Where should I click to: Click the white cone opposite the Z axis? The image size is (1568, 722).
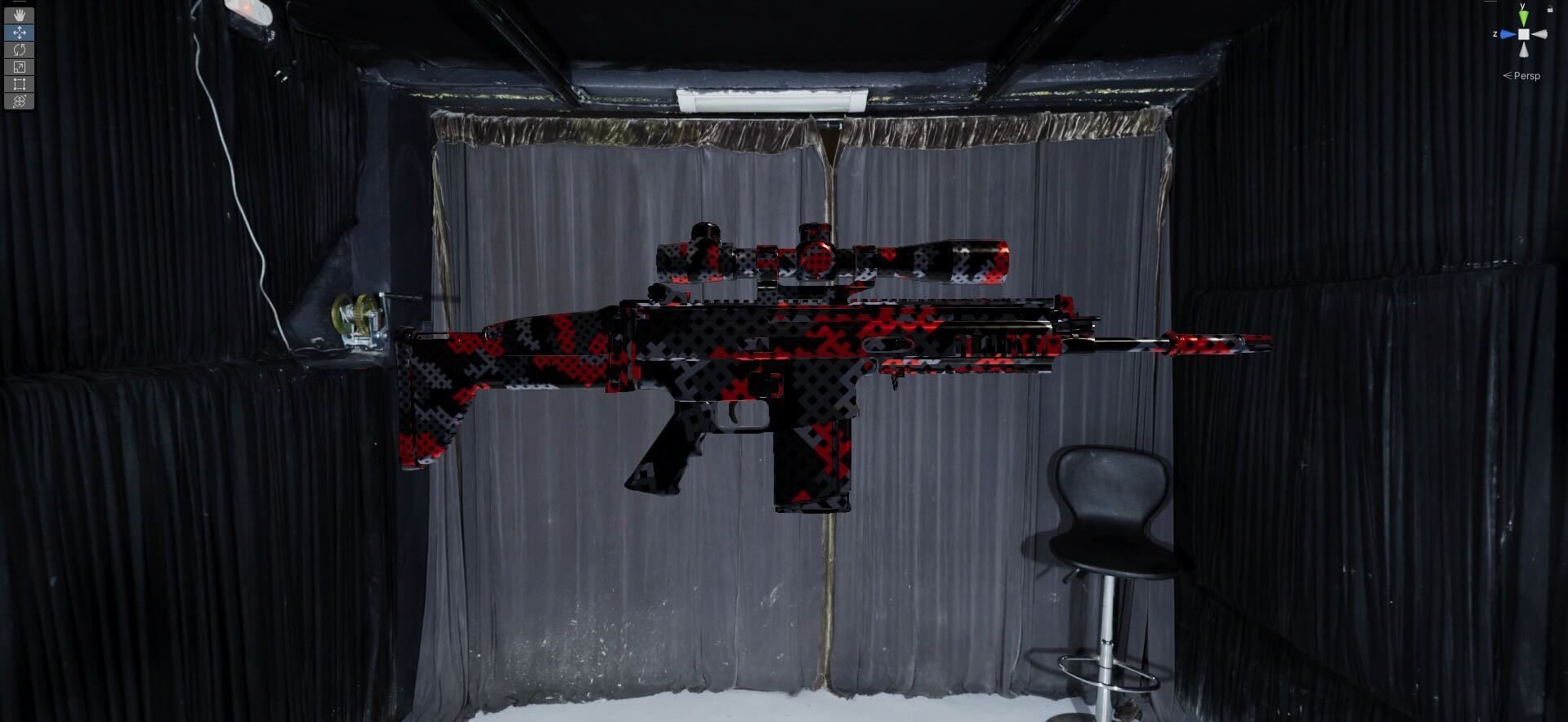pos(1540,33)
